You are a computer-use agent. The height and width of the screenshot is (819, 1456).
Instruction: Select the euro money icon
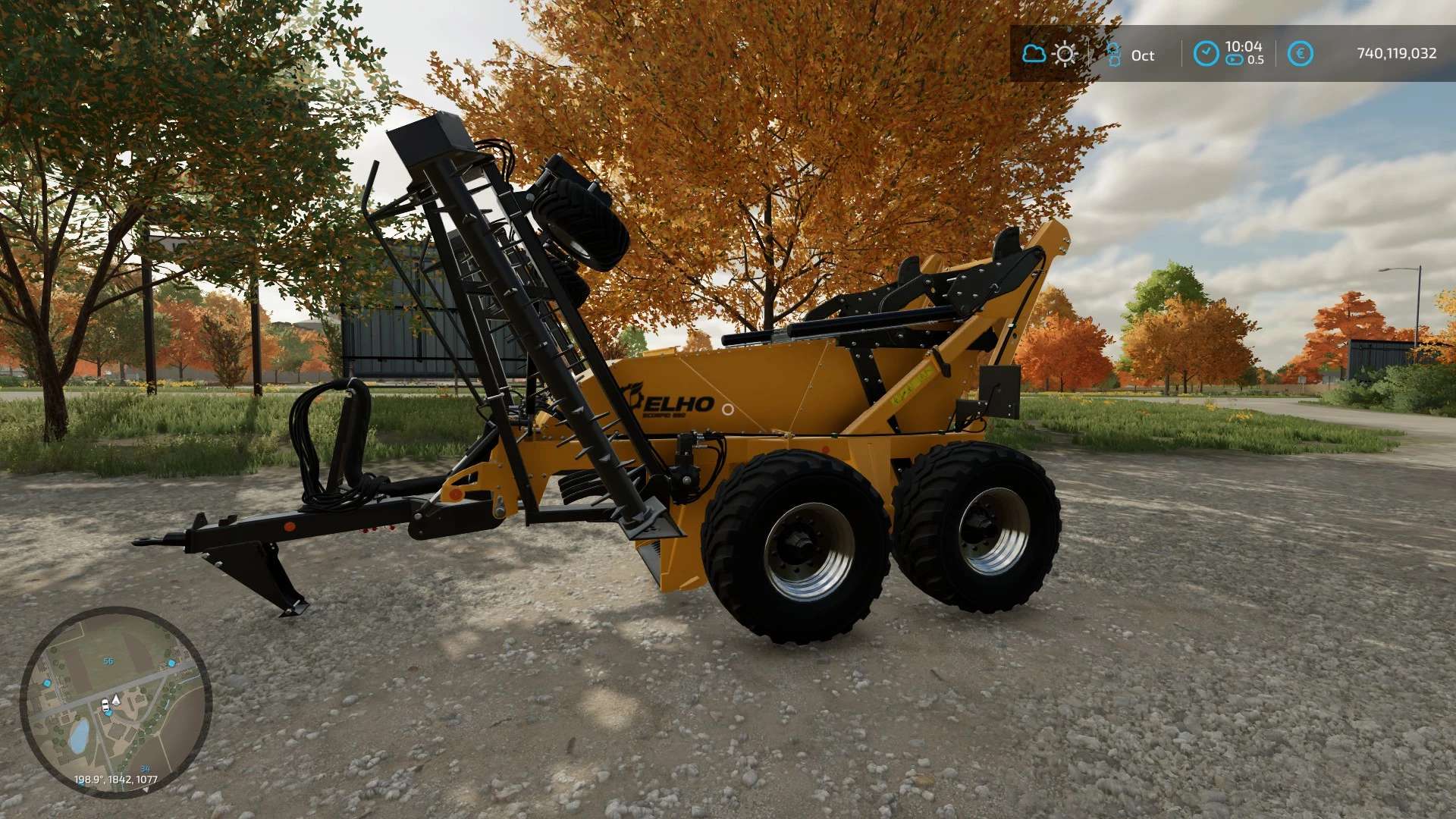click(x=1300, y=54)
